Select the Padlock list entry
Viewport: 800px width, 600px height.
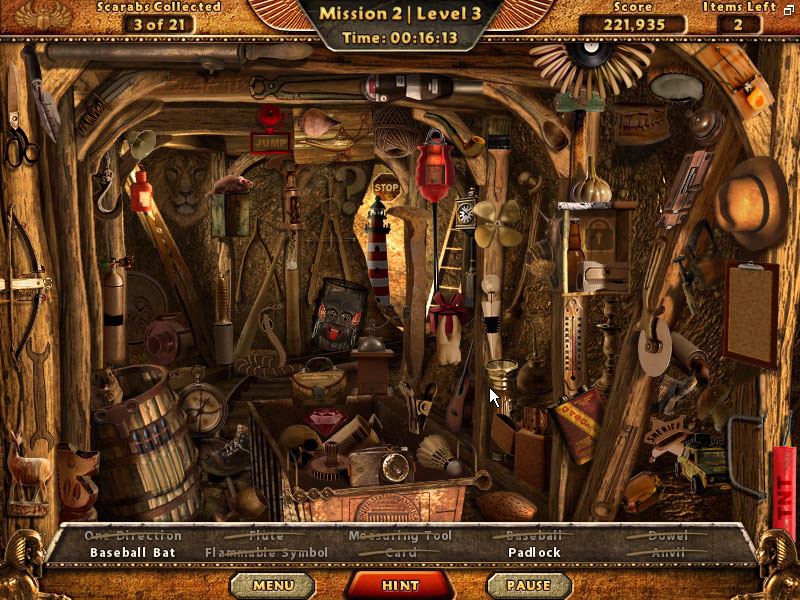click(534, 552)
